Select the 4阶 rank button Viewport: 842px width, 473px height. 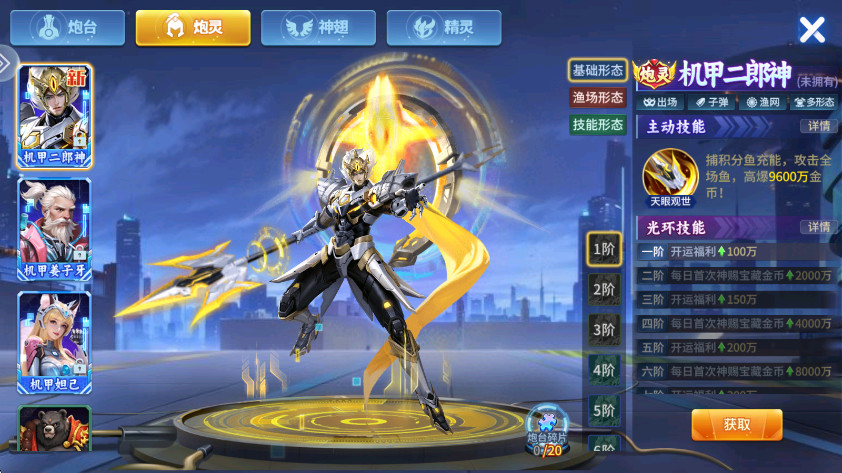click(603, 369)
